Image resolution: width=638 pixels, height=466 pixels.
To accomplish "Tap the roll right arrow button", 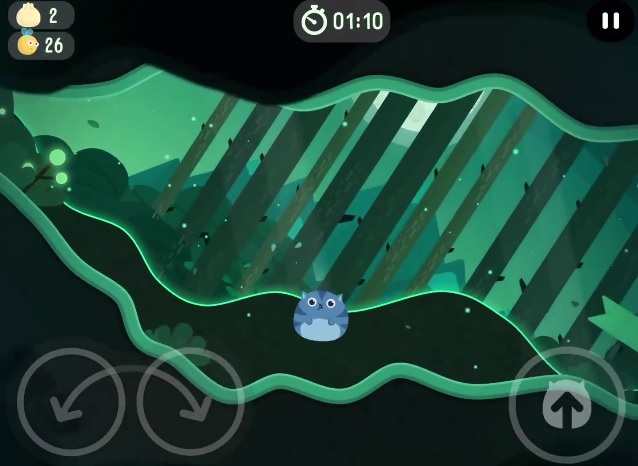I will point(190,401).
